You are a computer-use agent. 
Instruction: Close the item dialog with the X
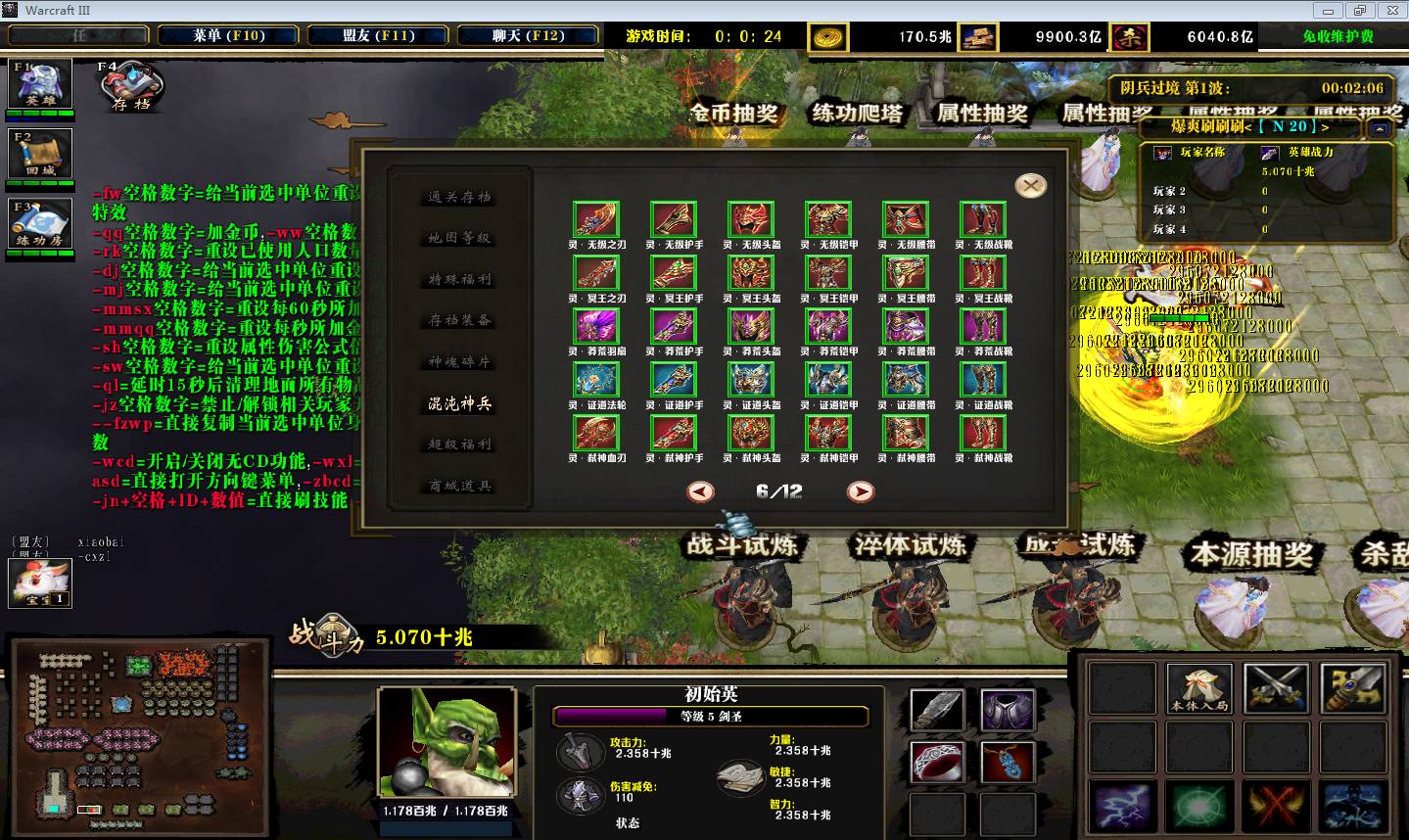(1030, 184)
